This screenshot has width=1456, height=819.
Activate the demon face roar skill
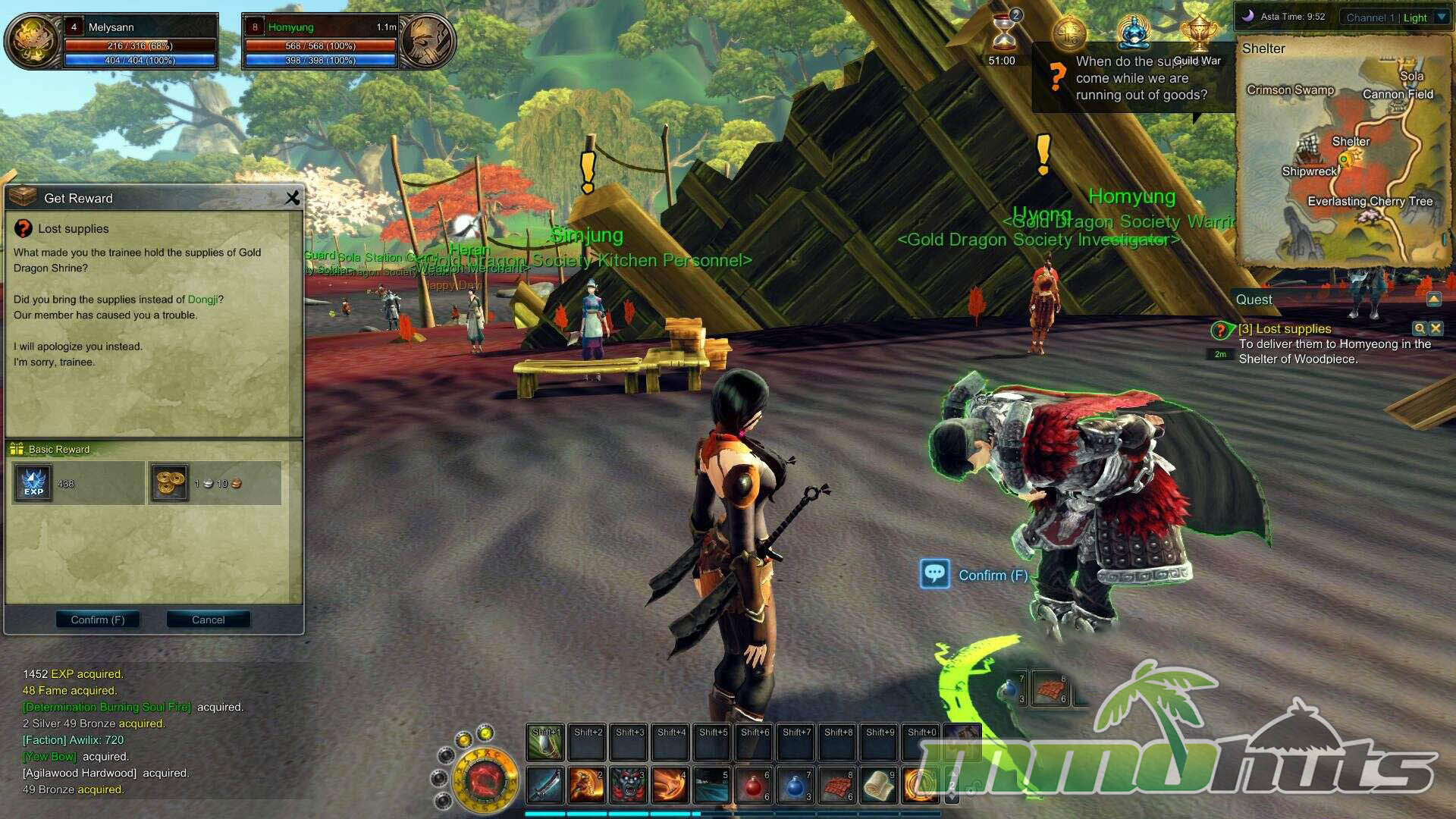tap(628, 786)
